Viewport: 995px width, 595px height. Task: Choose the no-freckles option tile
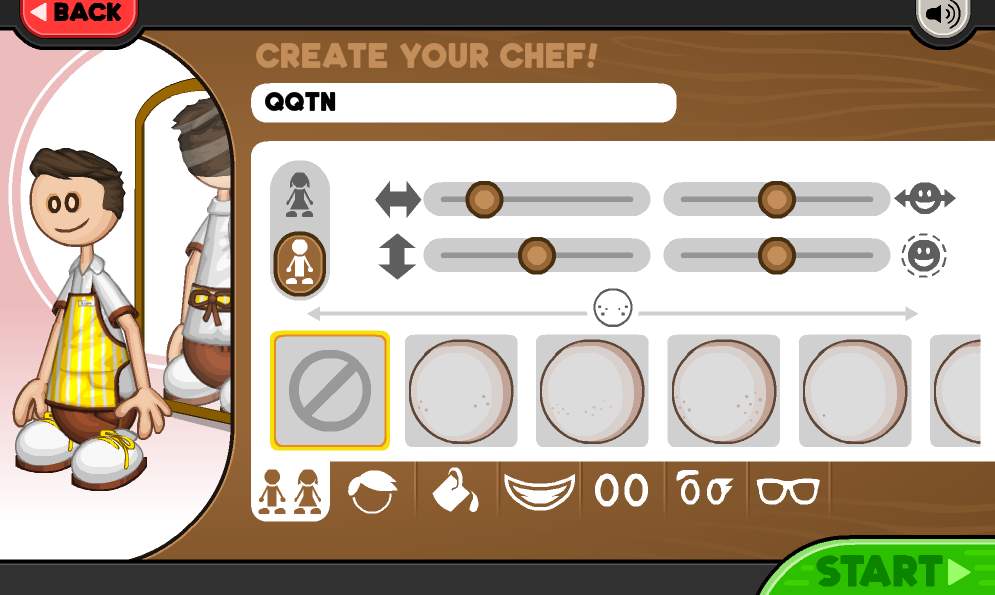click(329, 390)
